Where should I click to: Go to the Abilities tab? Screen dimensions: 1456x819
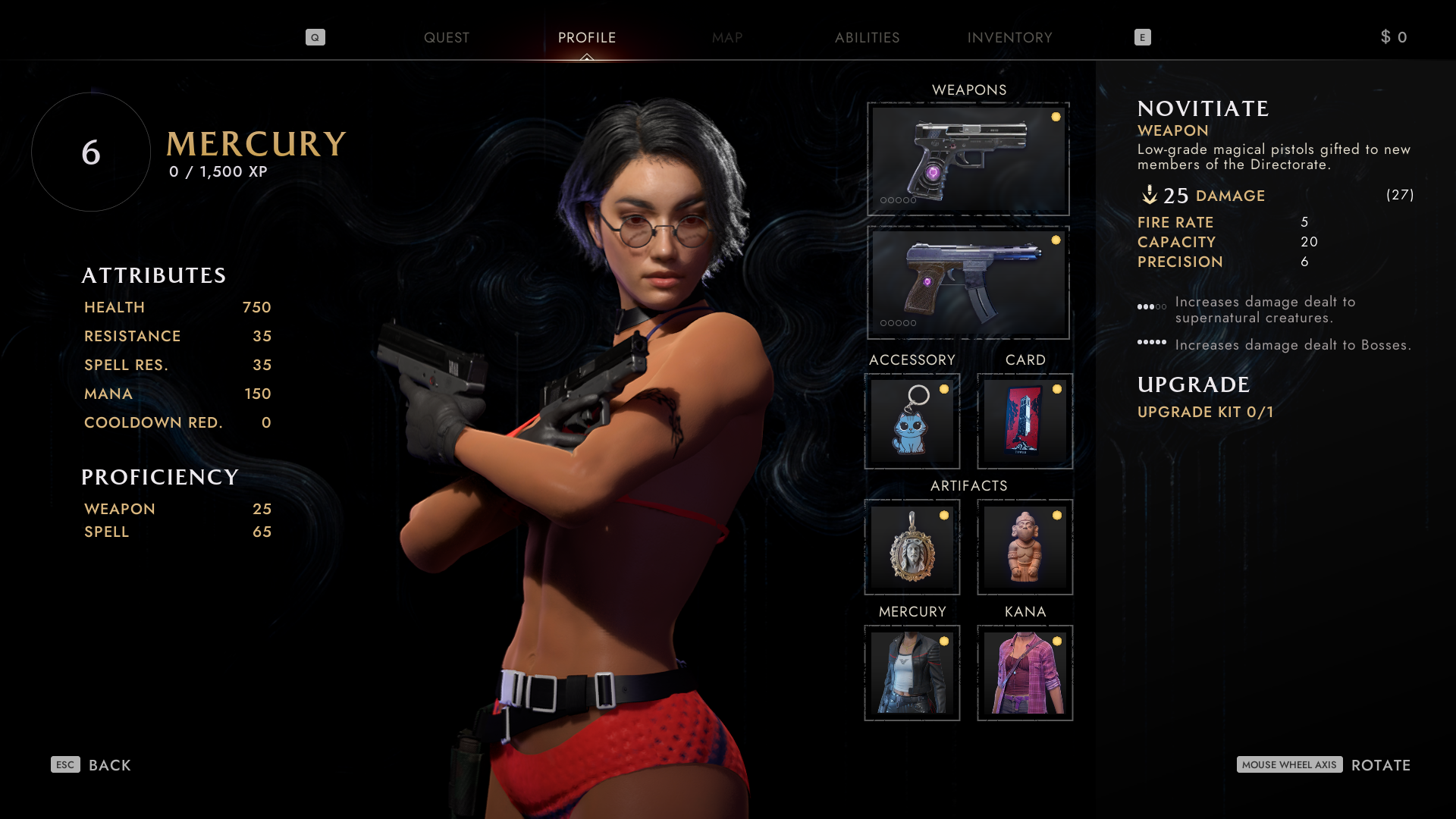[x=867, y=37]
